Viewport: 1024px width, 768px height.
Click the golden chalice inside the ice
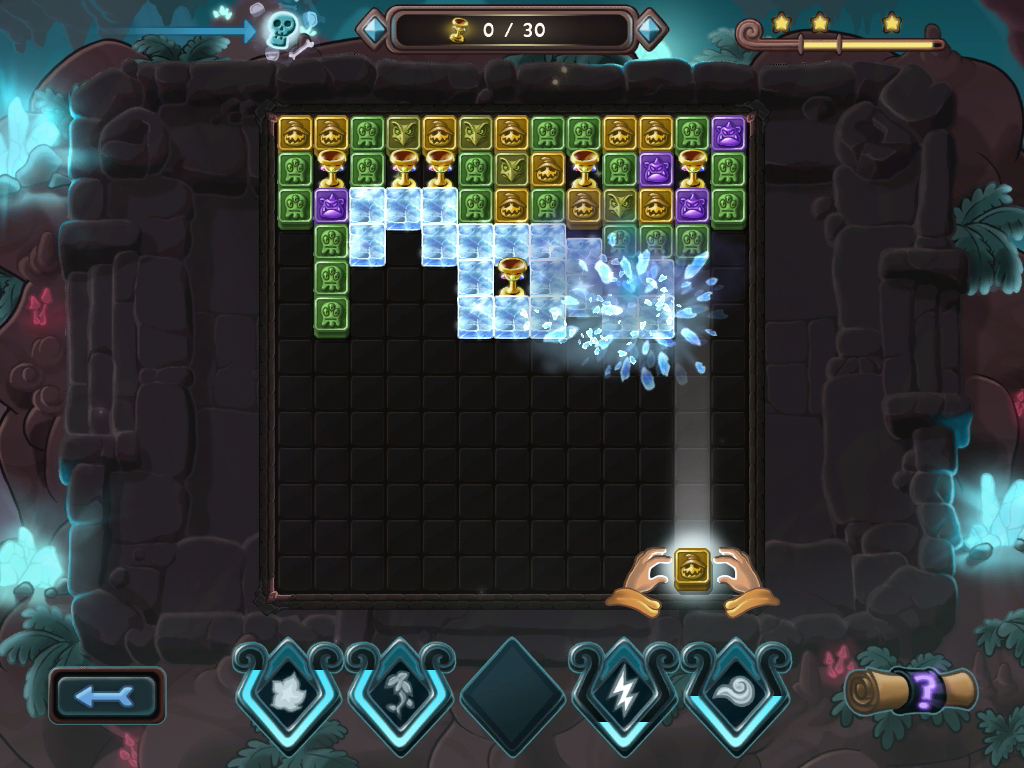(x=512, y=275)
